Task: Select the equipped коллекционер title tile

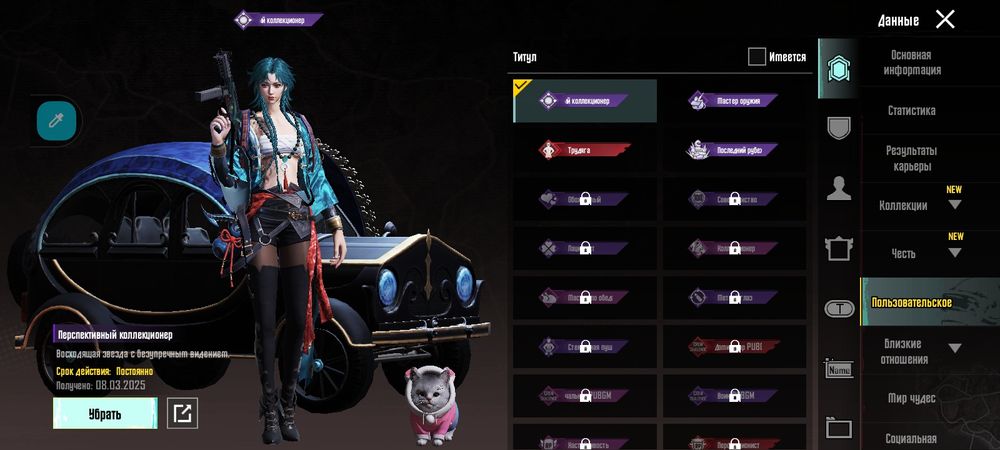Action: coord(585,101)
